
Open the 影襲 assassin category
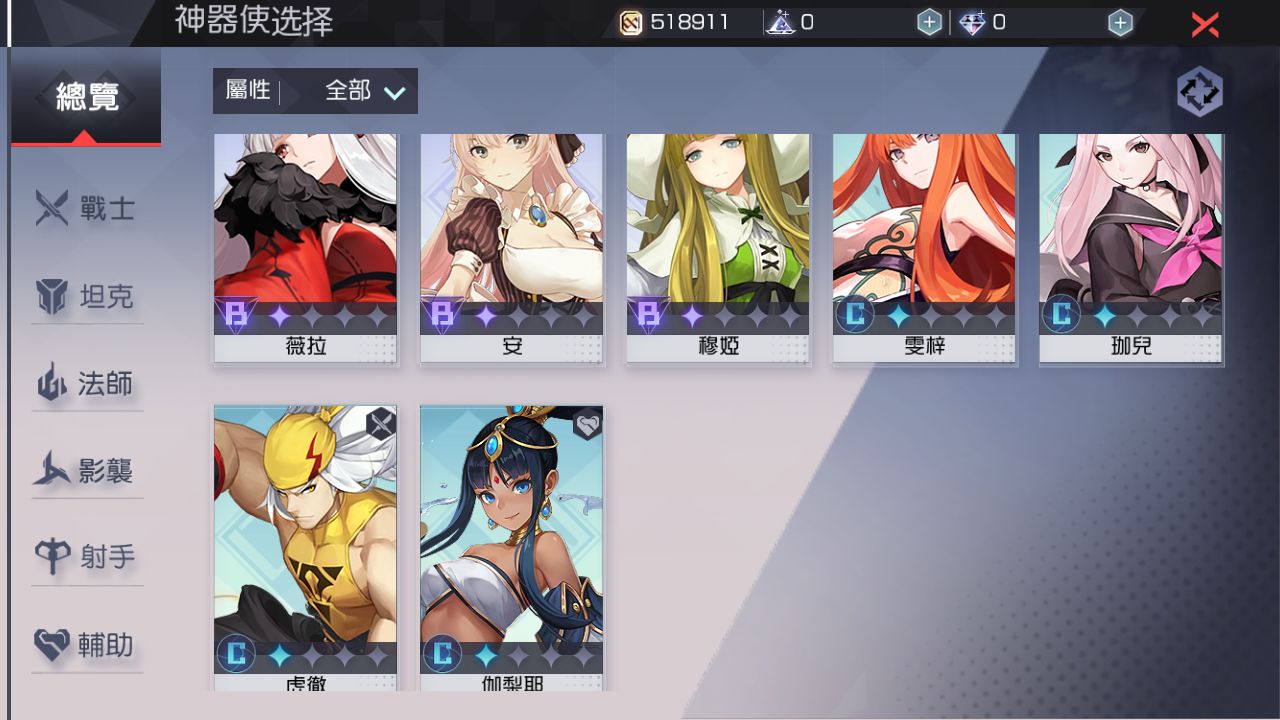86,471
